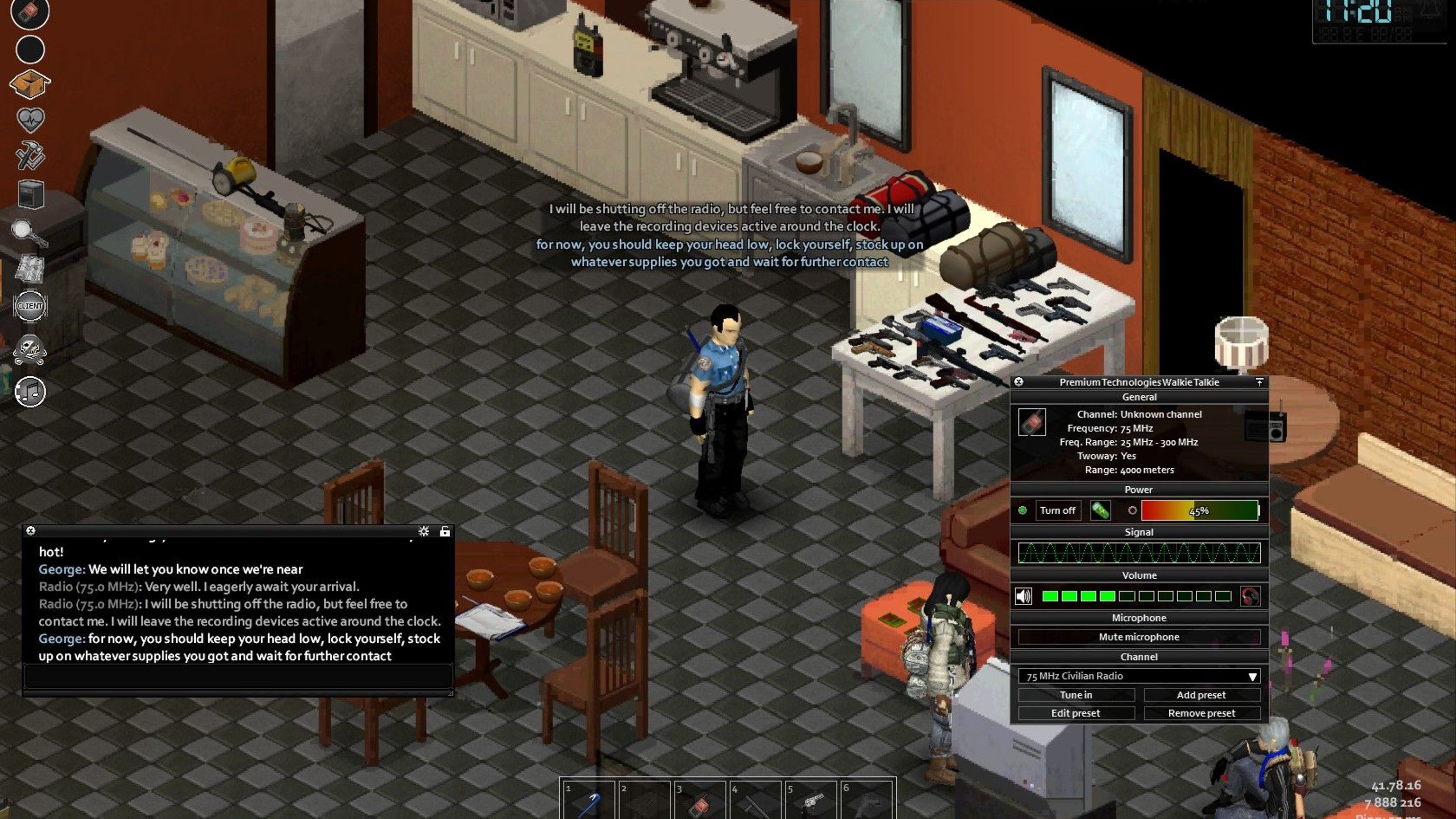Screen dimensions: 1456x819
Task: Toggle the chat window lock icon
Action: point(445,531)
